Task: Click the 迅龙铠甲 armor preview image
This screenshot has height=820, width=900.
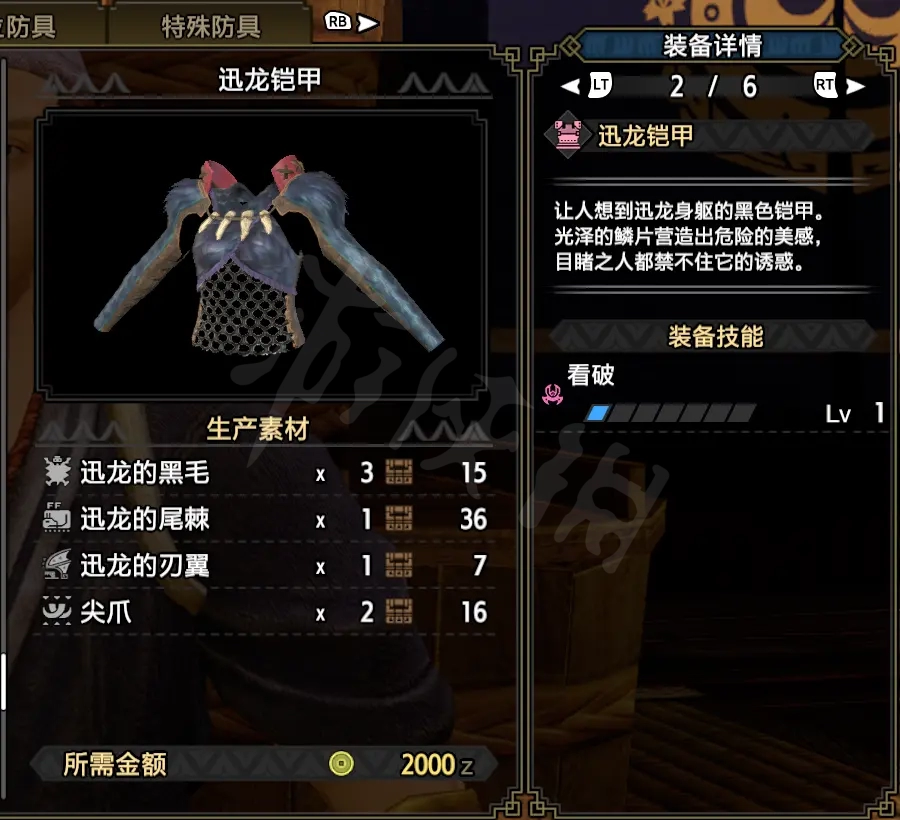Action: click(269, 255)
